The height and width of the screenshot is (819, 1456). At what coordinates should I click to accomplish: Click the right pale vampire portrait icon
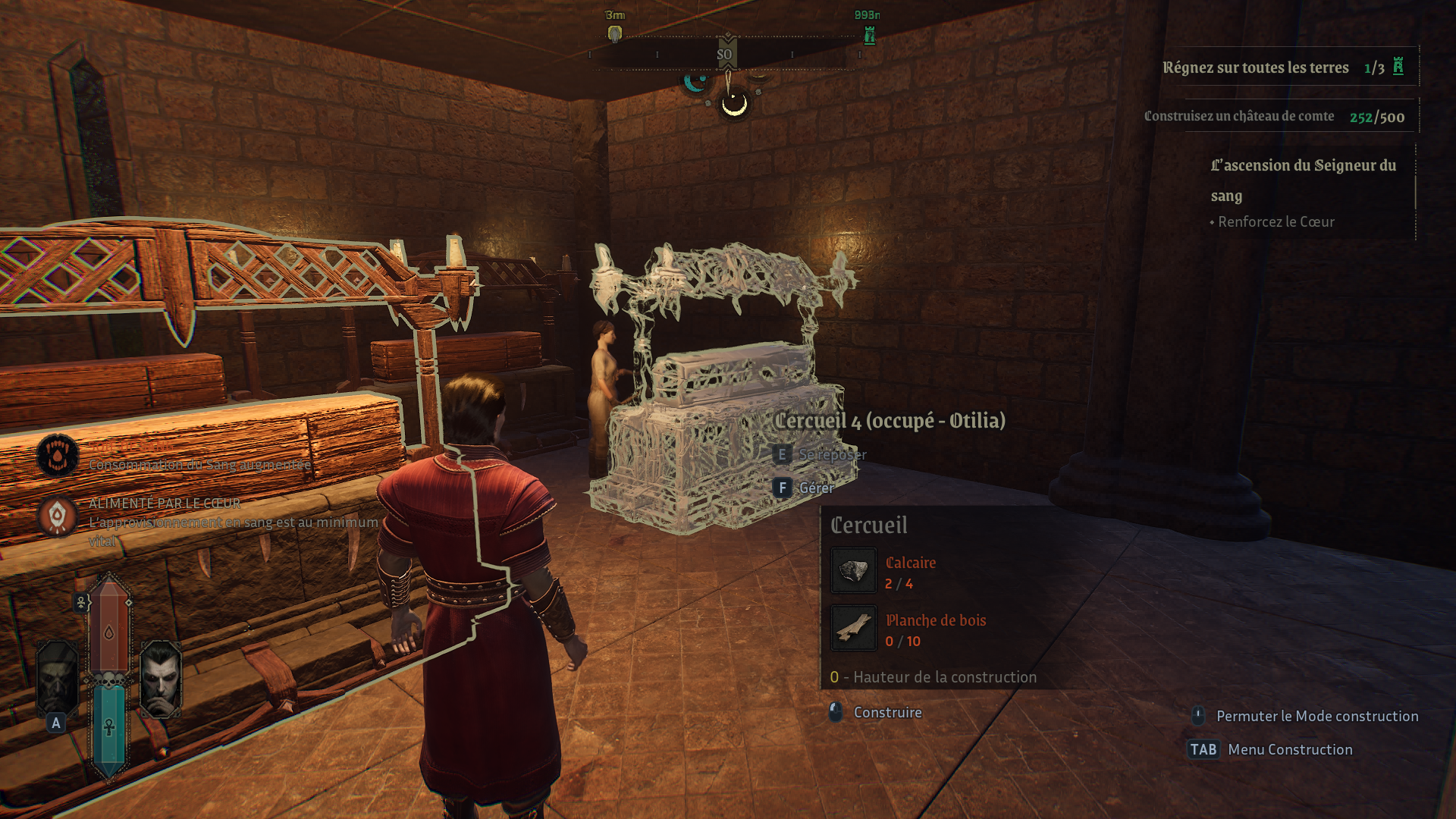[161, 677]
